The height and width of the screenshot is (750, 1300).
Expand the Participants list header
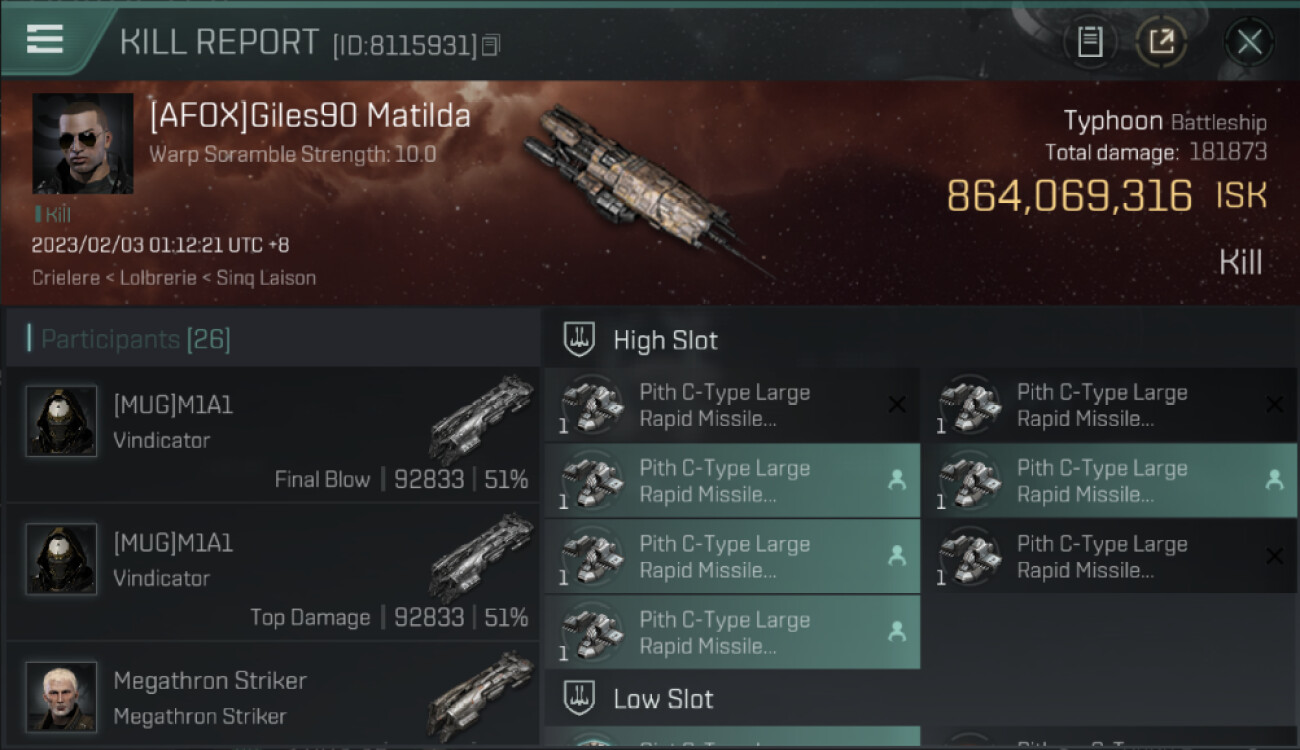136,339
